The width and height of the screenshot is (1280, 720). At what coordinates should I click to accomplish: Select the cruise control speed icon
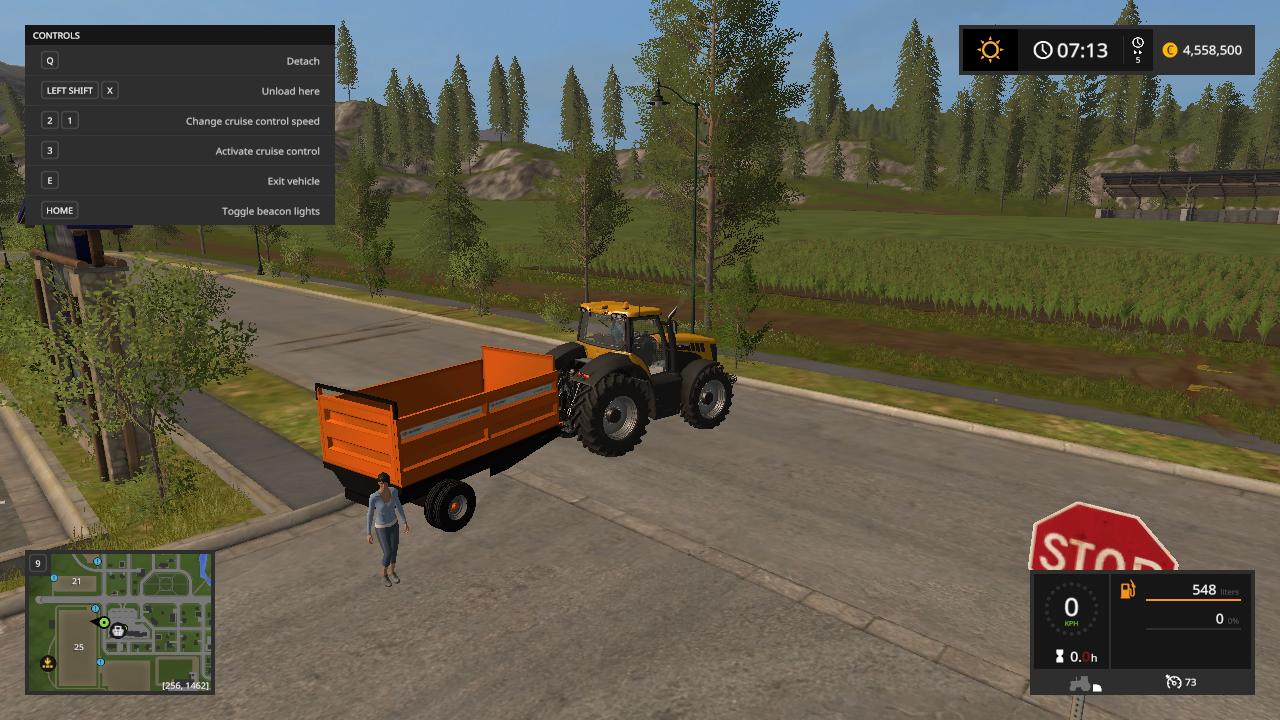[x=1174, y=682]
